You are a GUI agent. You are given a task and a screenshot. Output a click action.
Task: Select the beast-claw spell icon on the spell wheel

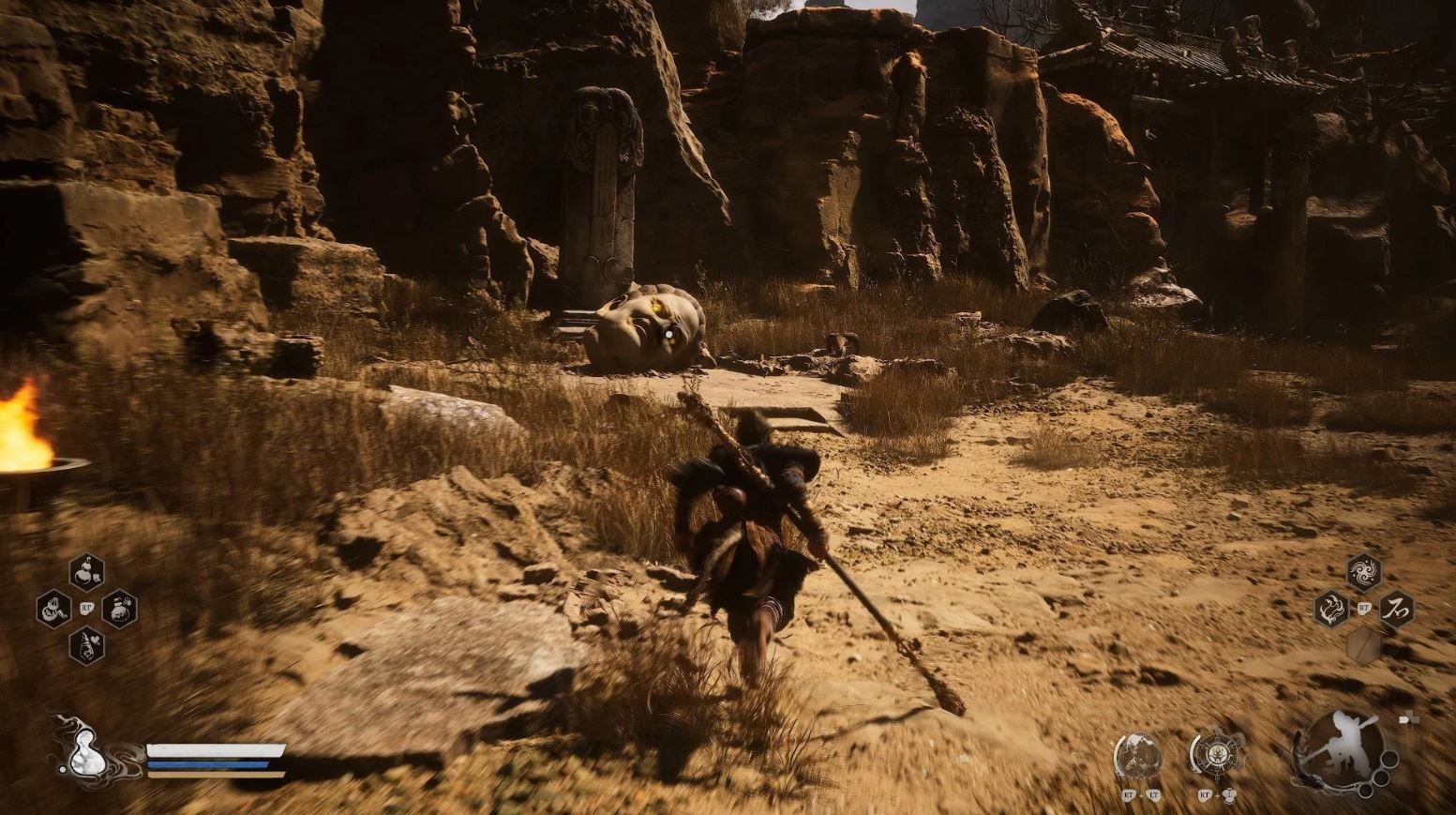(1330, 609)
